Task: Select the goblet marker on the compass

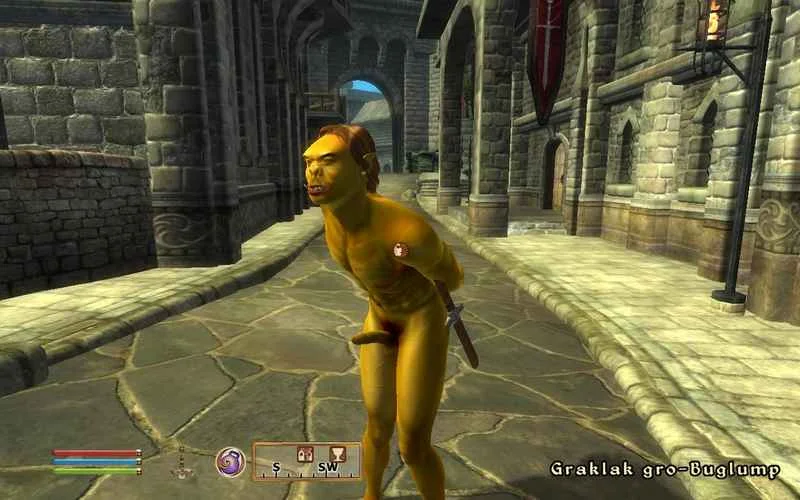Action: [x=337, y=453]
